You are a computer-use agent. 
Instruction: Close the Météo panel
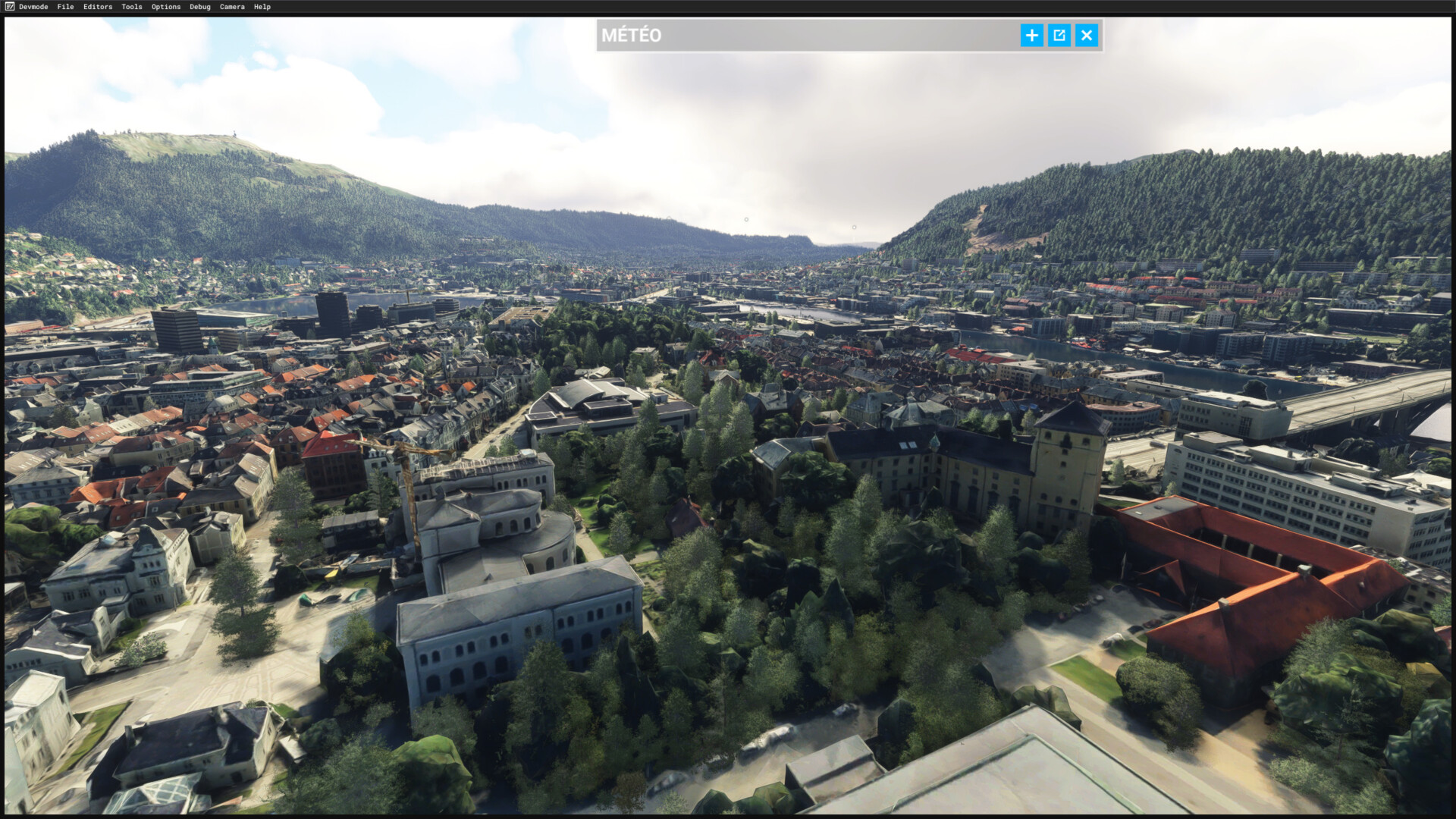click(x=1087, y=35)
